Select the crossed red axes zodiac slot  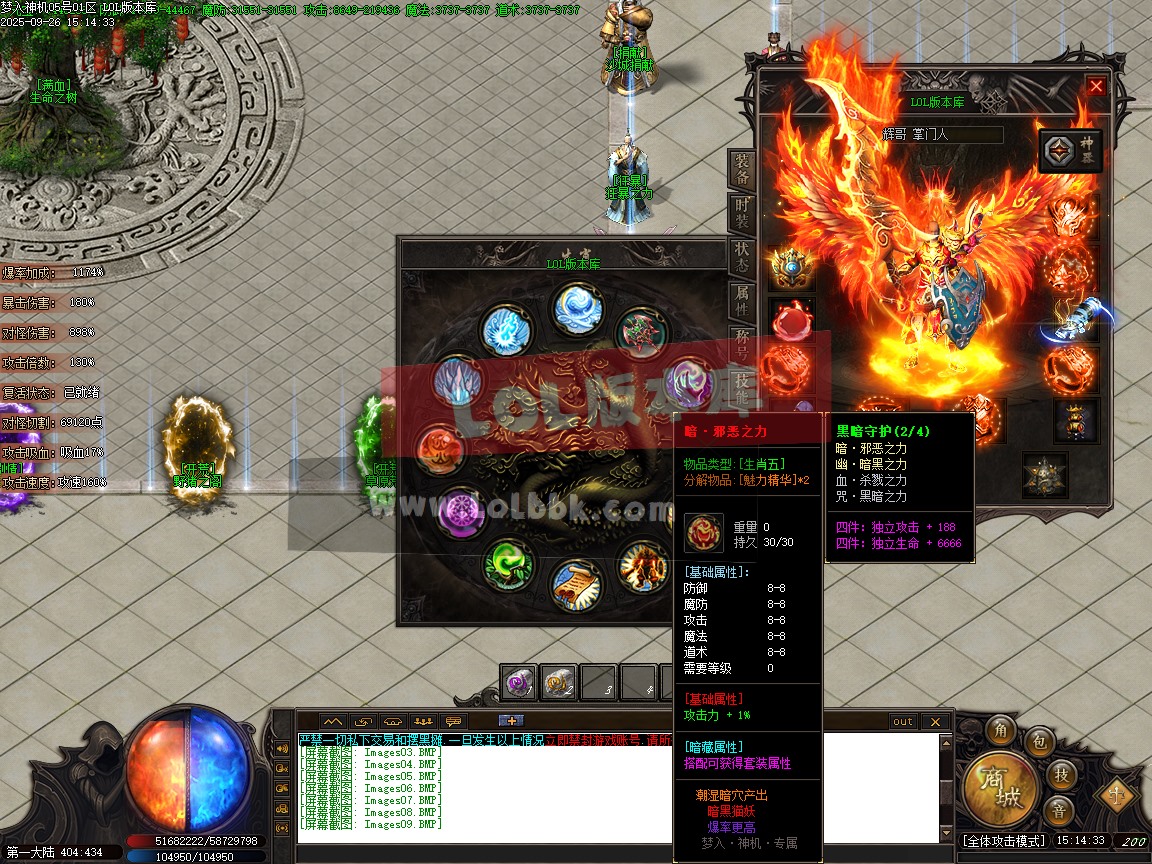pyautogui.click(x=641, y=333)
